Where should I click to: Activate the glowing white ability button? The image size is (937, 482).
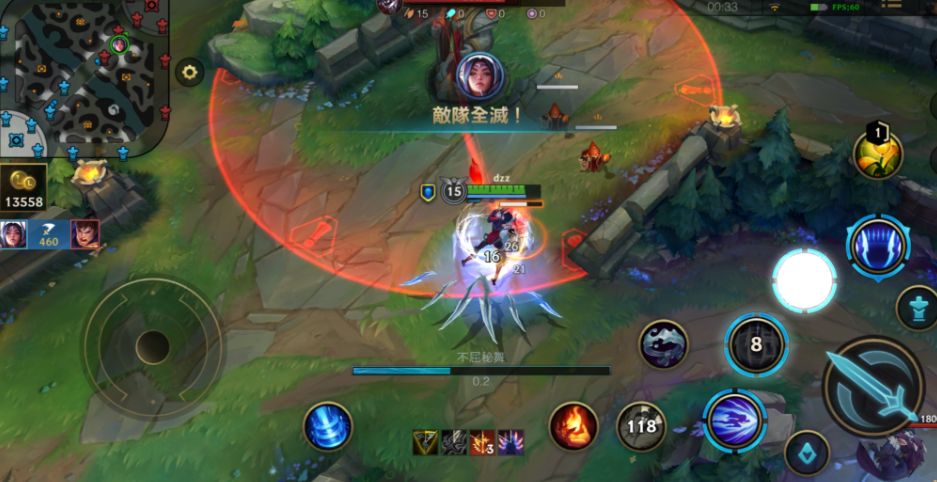[804, 281]
